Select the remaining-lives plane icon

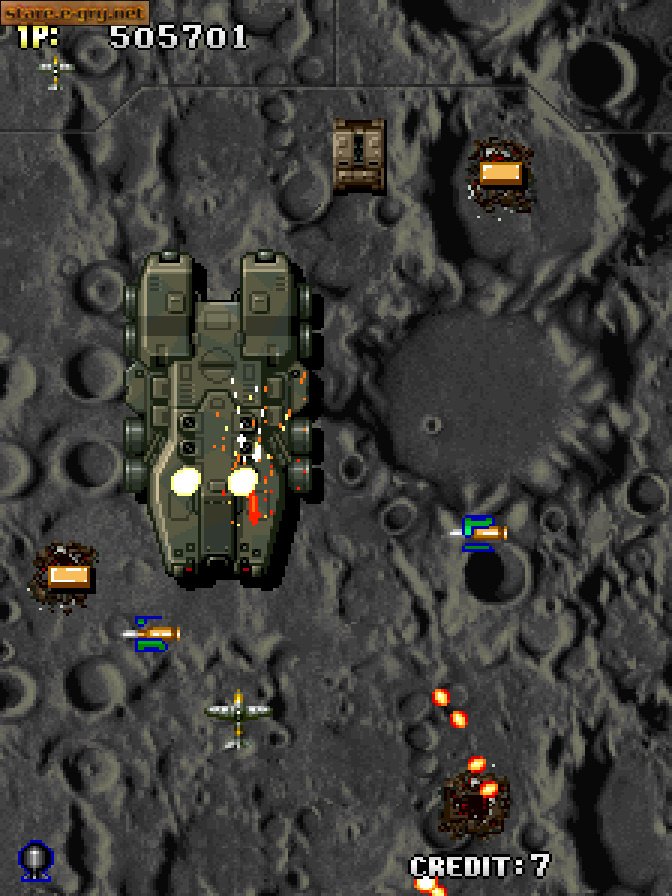pos(56,70)
